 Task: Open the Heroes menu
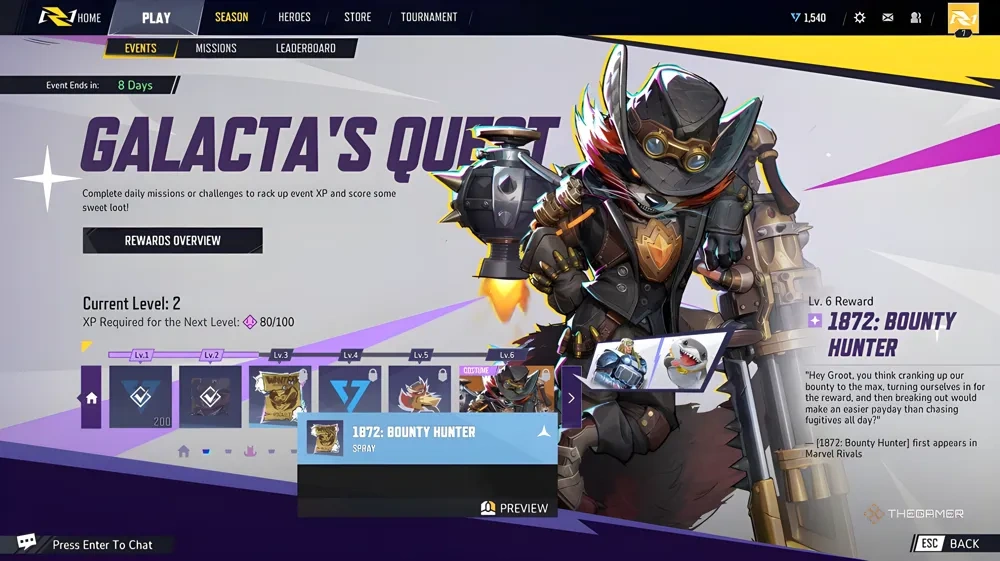[x=294, y=17]
